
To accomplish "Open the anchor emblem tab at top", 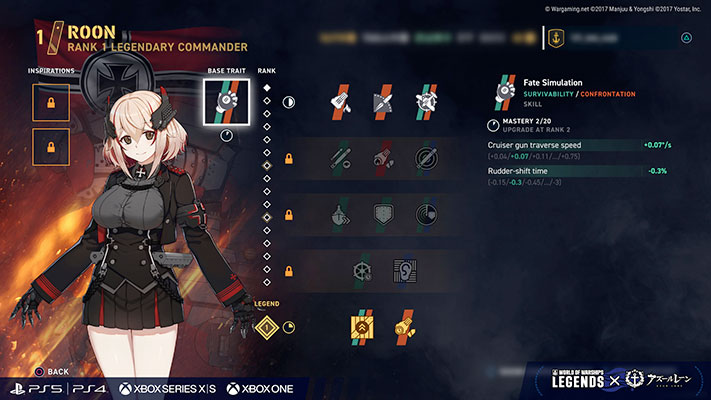I will click(x=557, y=38).
